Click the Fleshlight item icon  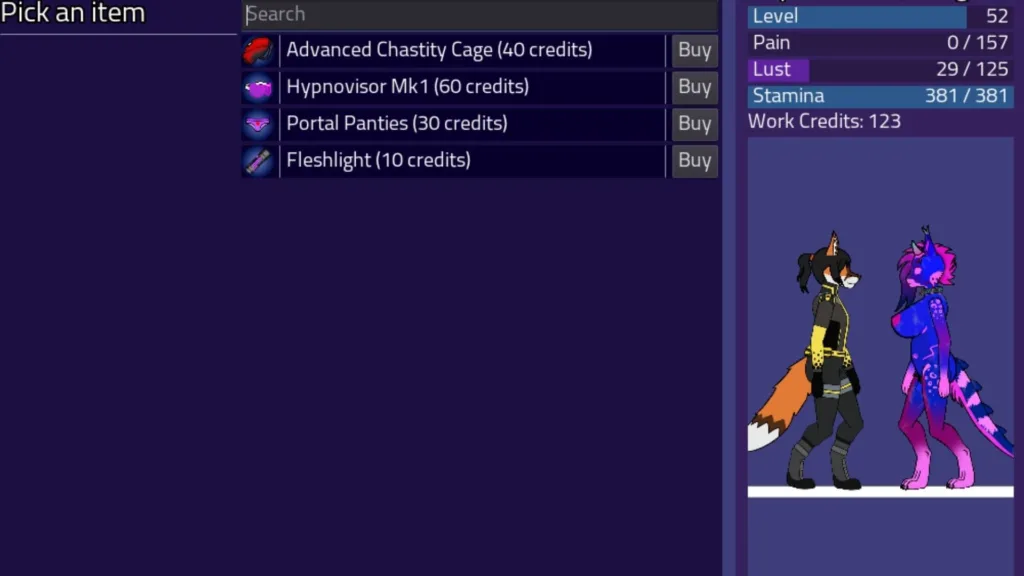(x=258, y=160)
